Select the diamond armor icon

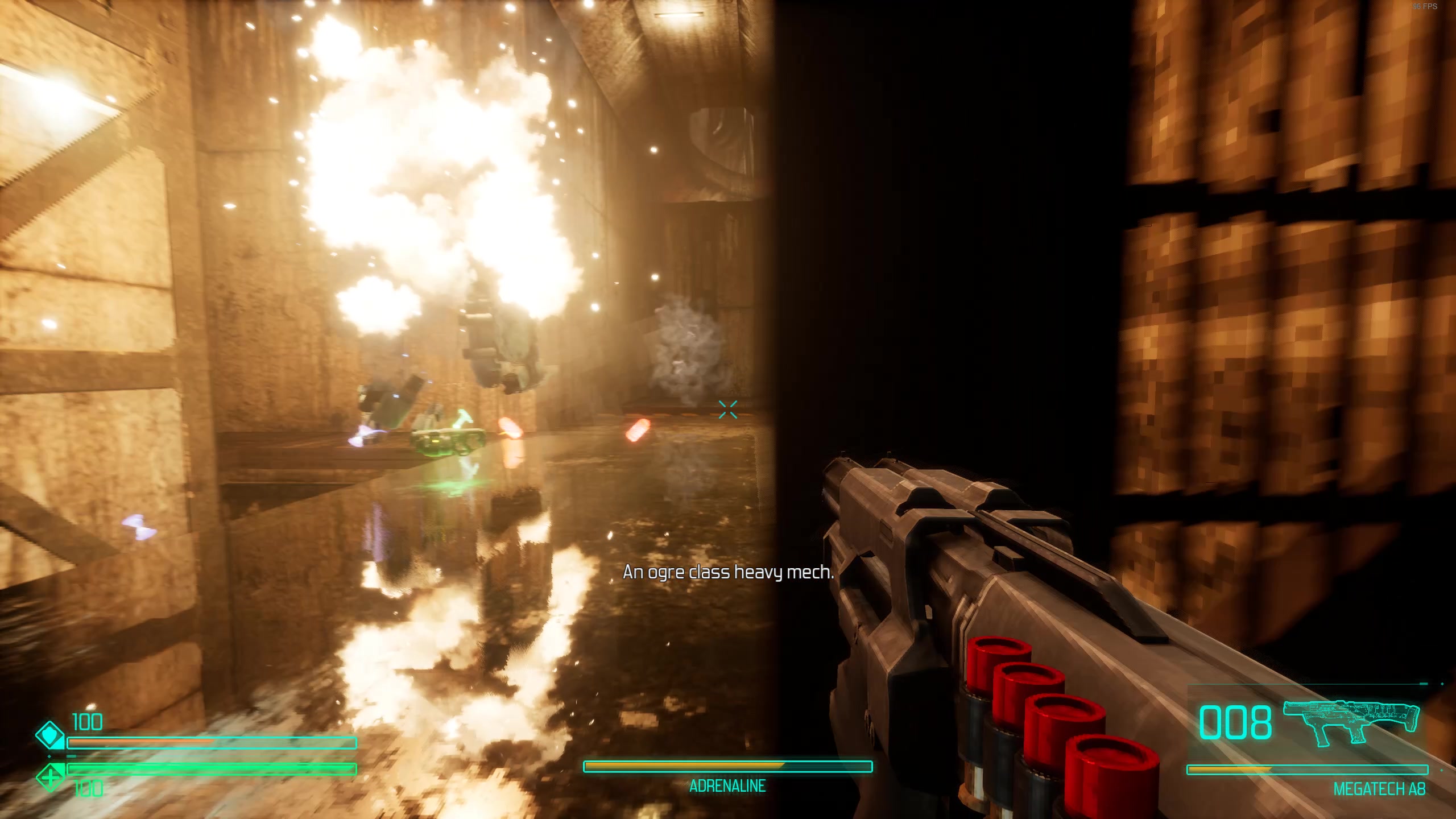[x=50, y=735]
